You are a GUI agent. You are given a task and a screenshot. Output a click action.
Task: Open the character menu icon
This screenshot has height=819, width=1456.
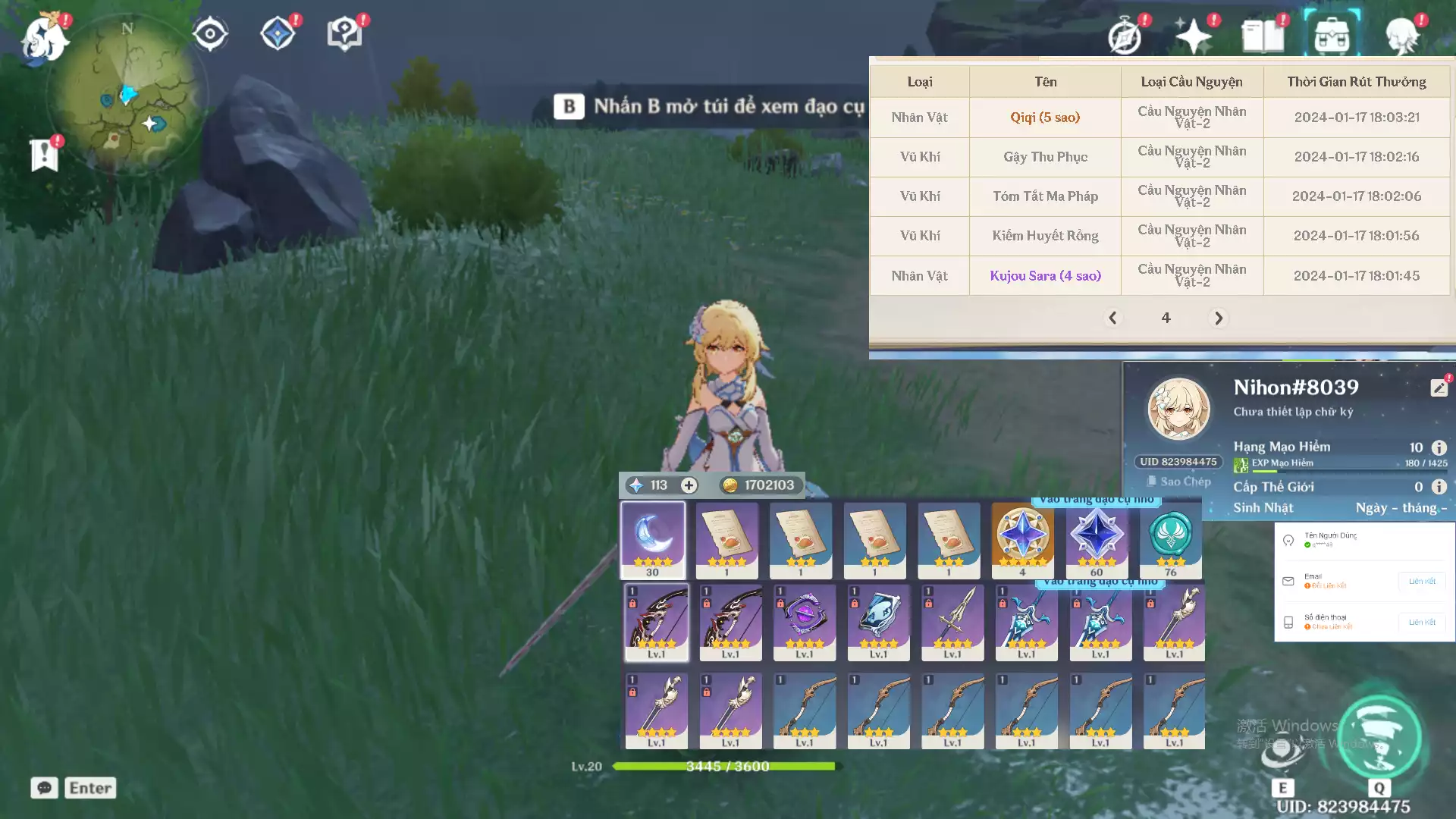[1401, 36]
